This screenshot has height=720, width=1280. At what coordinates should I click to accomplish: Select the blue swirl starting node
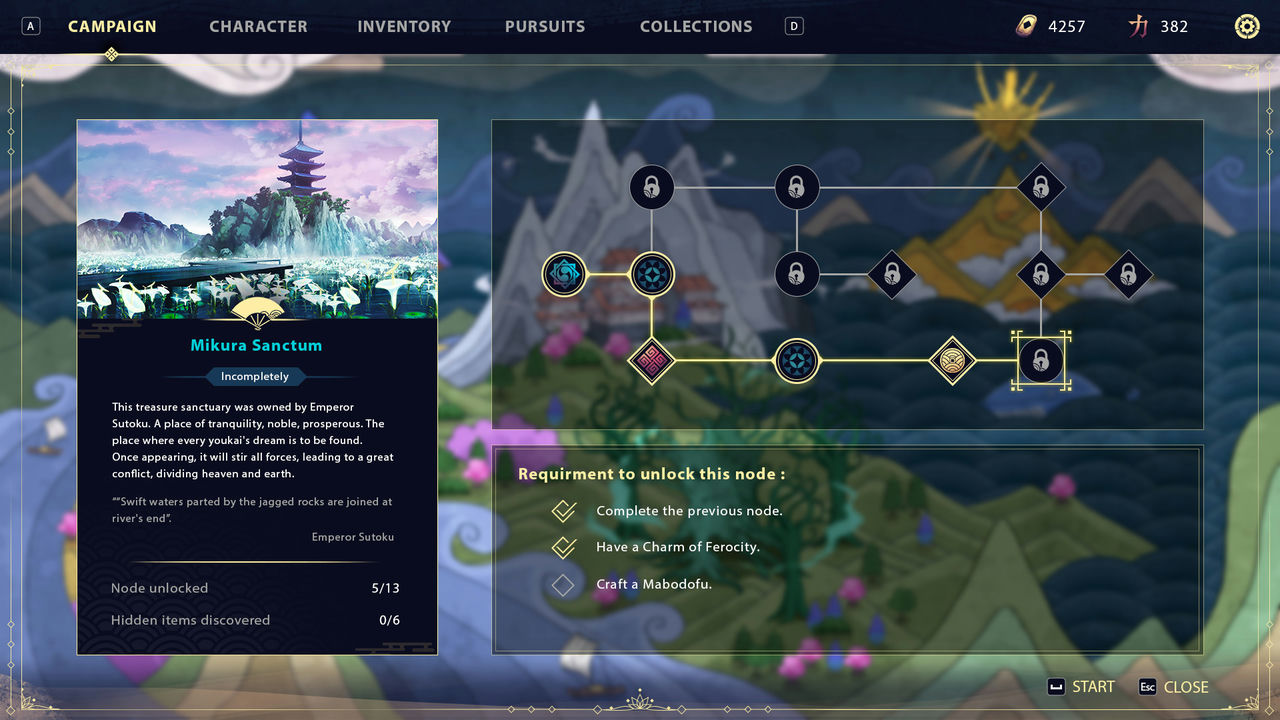click(x=565, y=273)
